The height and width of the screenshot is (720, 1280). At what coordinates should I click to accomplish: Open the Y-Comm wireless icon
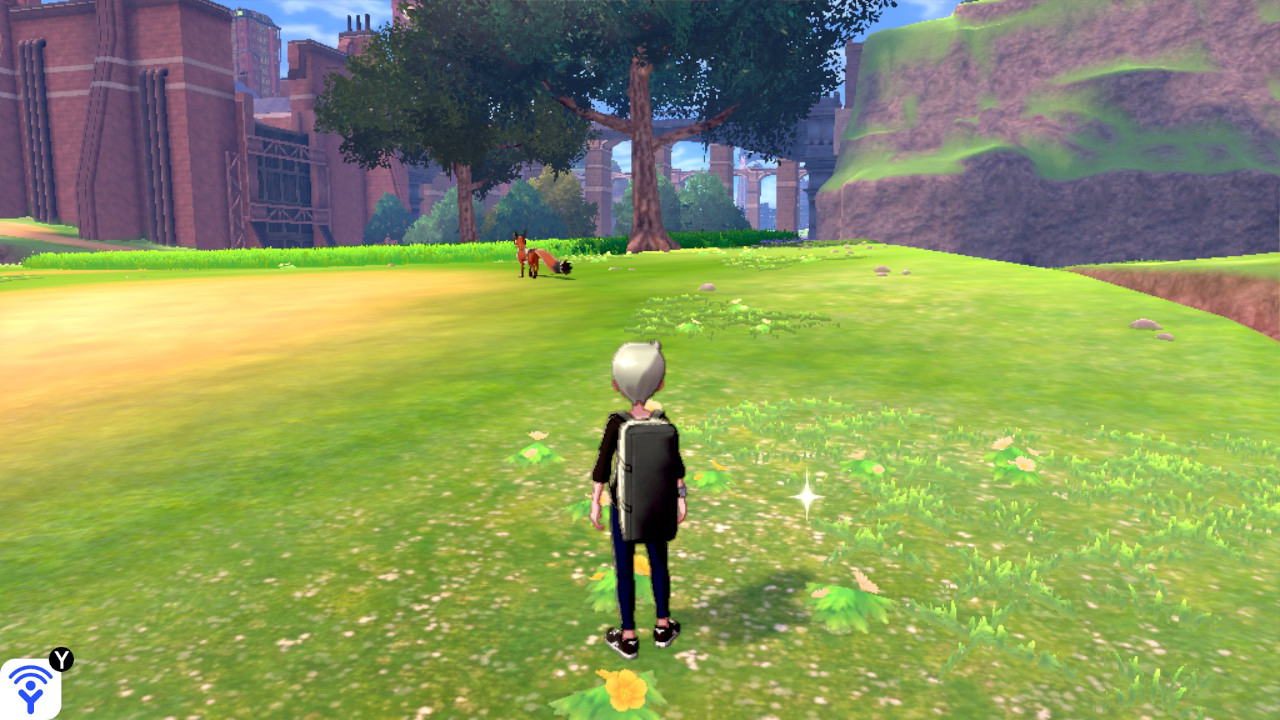pyautogui.click(x=30, y=688)
